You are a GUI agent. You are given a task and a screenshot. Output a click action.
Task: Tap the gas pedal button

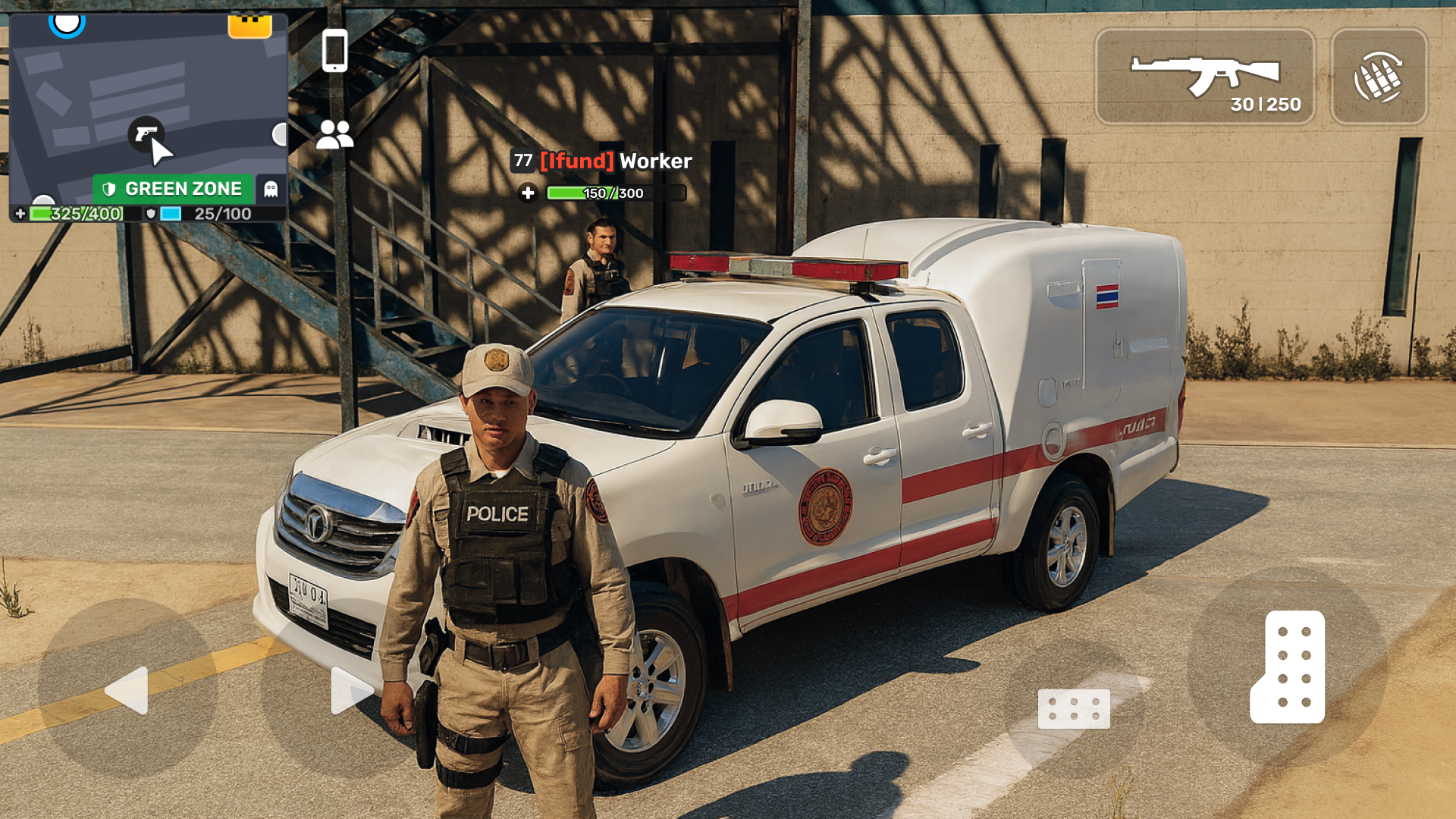click(x=1287, y=667)
